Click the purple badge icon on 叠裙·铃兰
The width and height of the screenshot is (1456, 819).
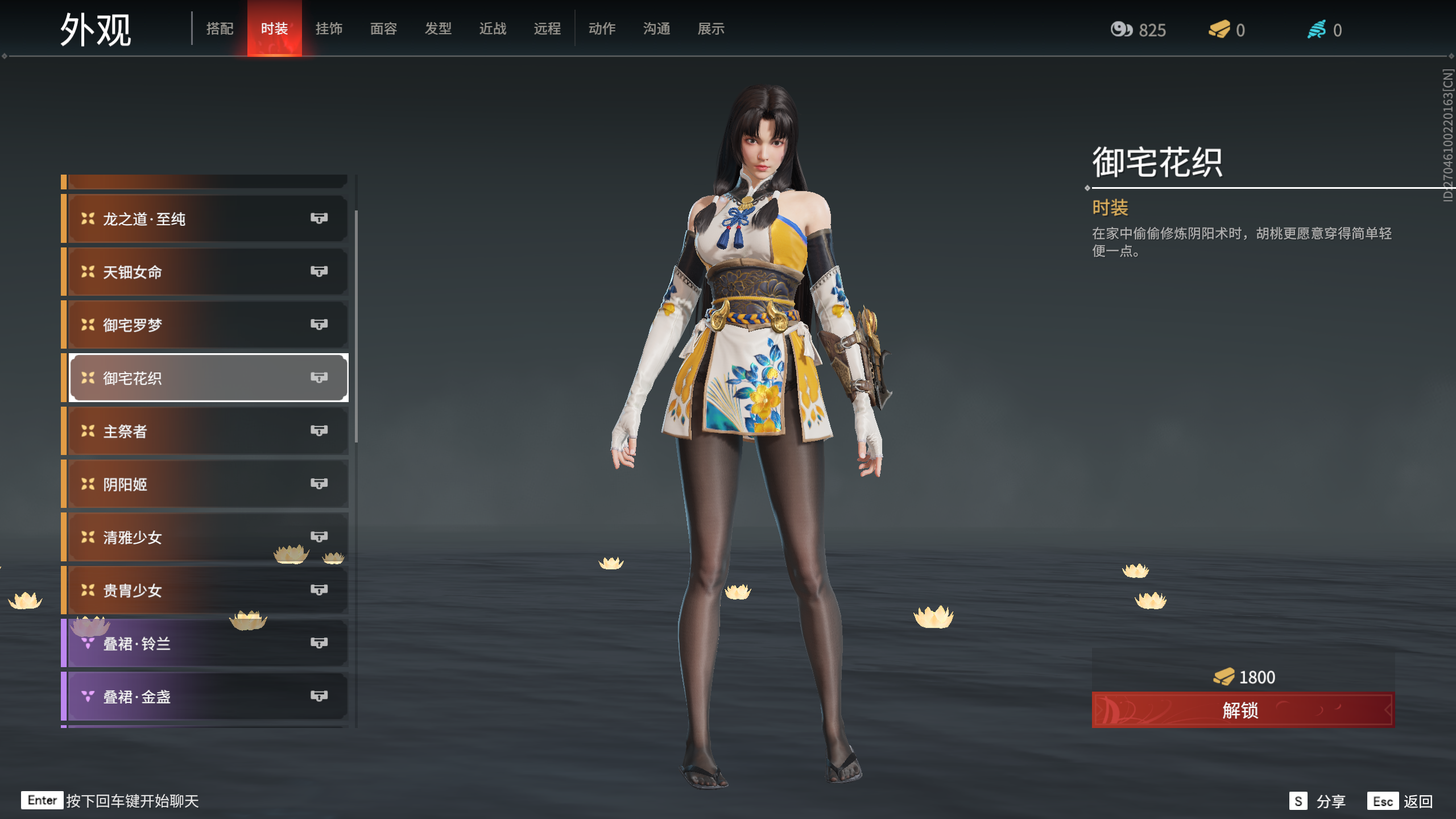click(87, 643)
